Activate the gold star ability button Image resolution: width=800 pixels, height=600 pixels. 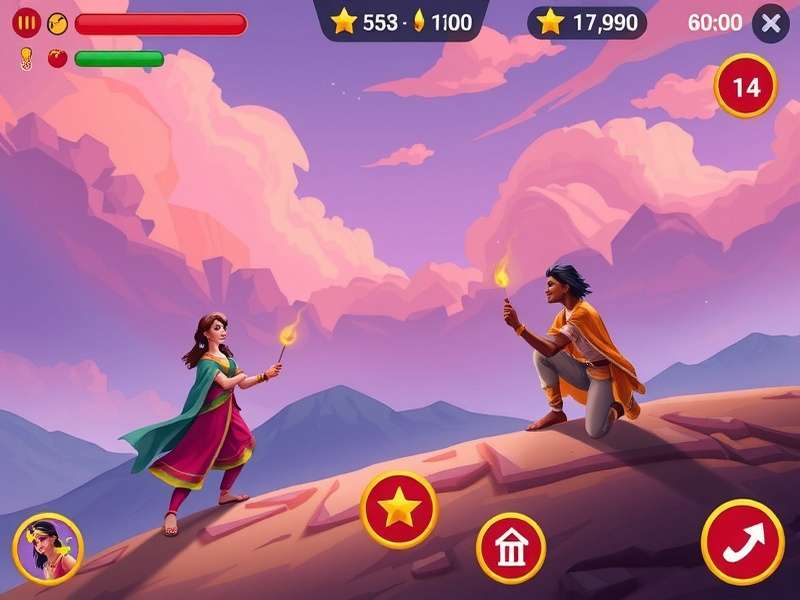399,509
